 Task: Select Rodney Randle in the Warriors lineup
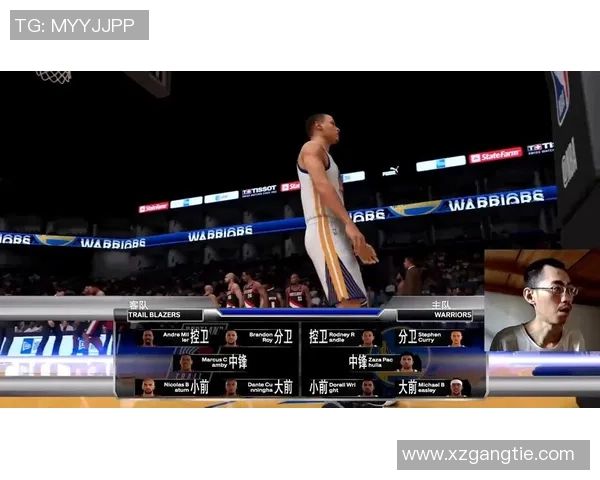coord(343,338)
